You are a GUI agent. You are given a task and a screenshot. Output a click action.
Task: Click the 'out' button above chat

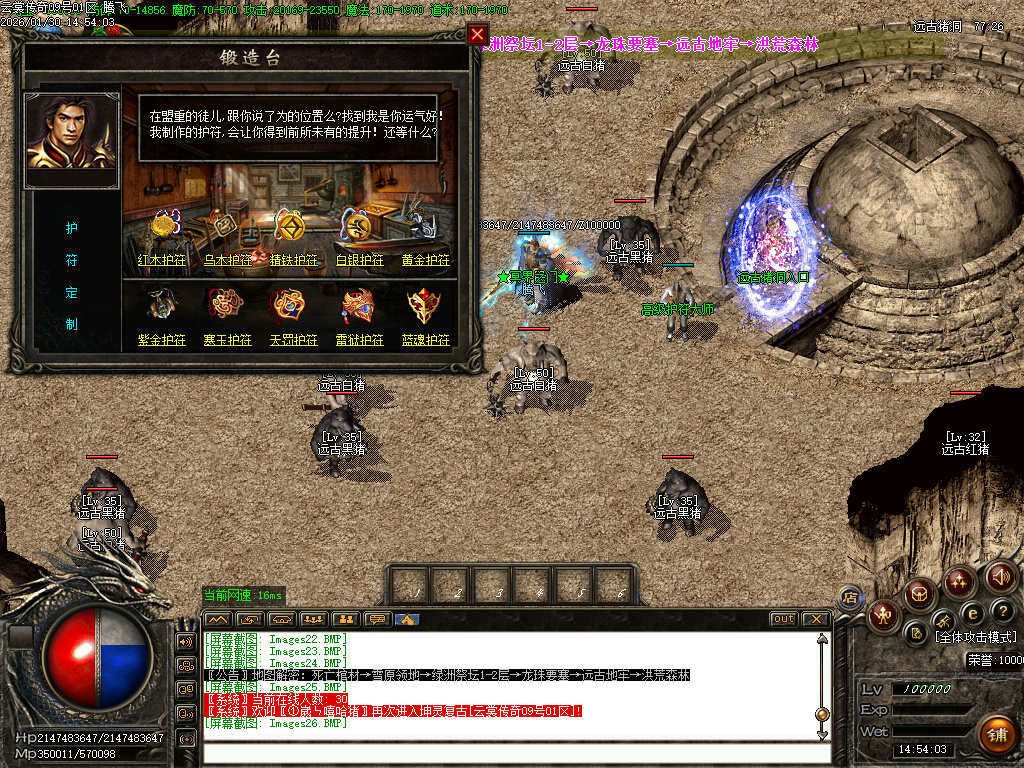pyautogui.click(x=784, y=619)
